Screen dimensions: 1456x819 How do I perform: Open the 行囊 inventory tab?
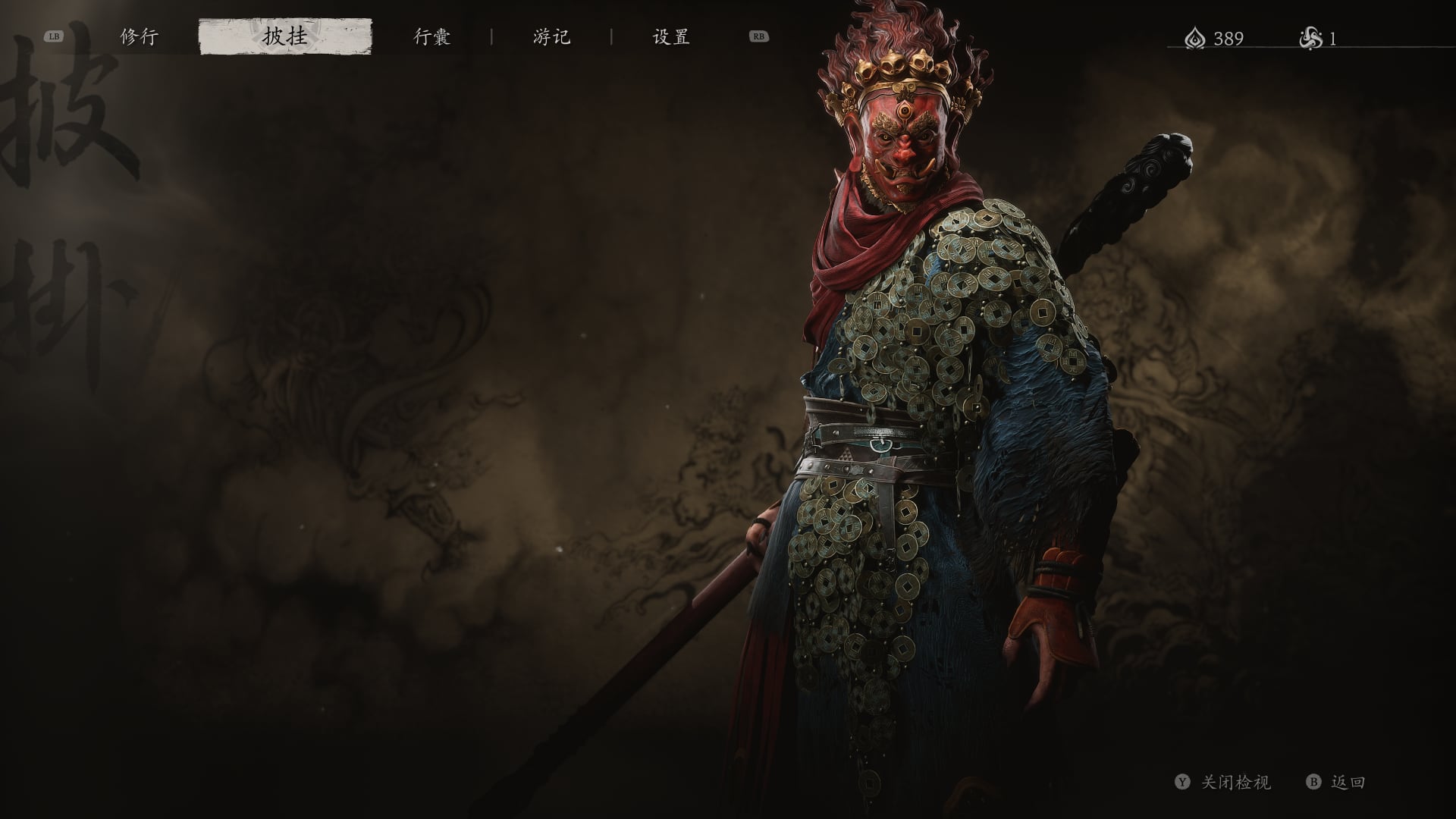(432, 36)
